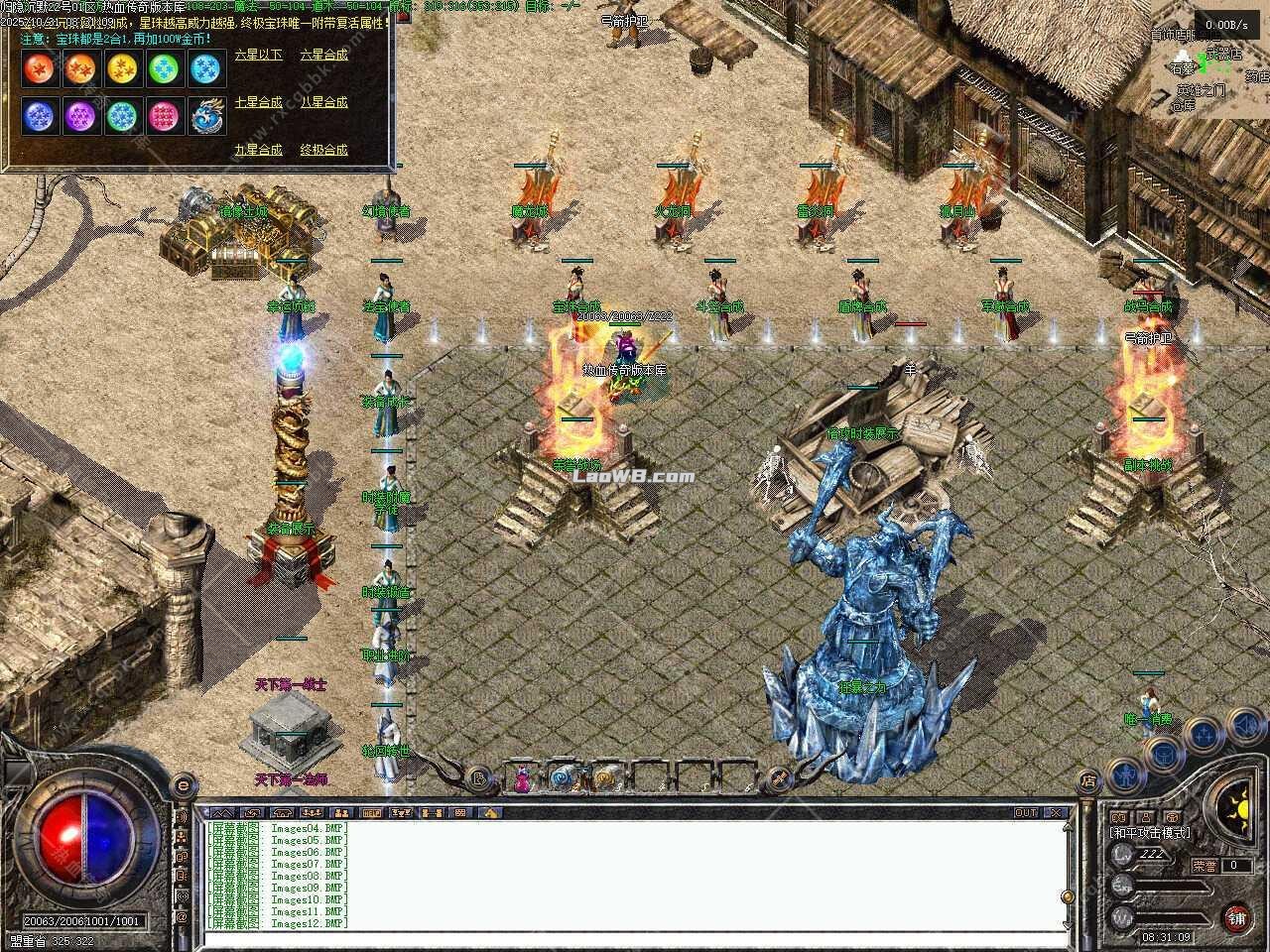Viewport: 1270px width, 952px height.
Task: Toggle the 和平攻击模式 attack mode
Action: coord(1151,831)
